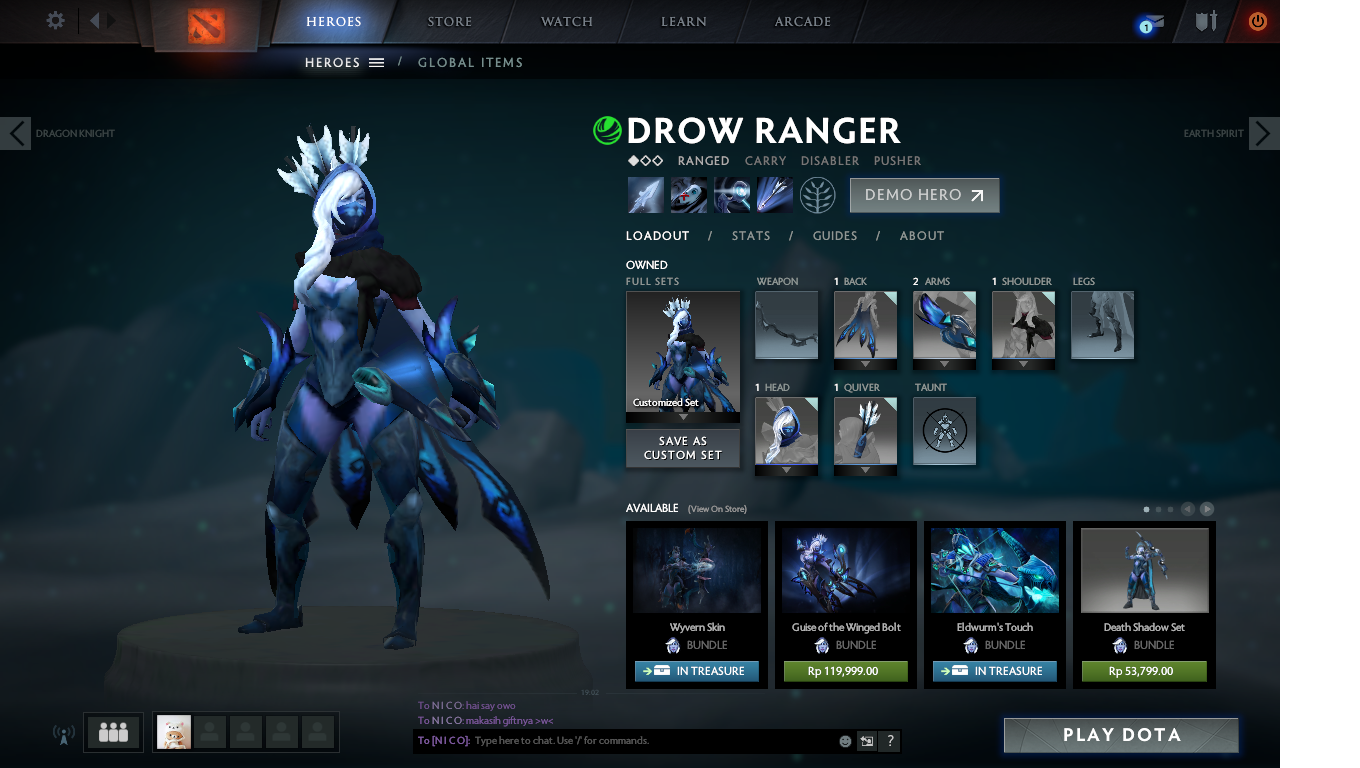The image size is (1360, 768).
Task: Open the help question mark icon
Action: [x=889, y=741]
